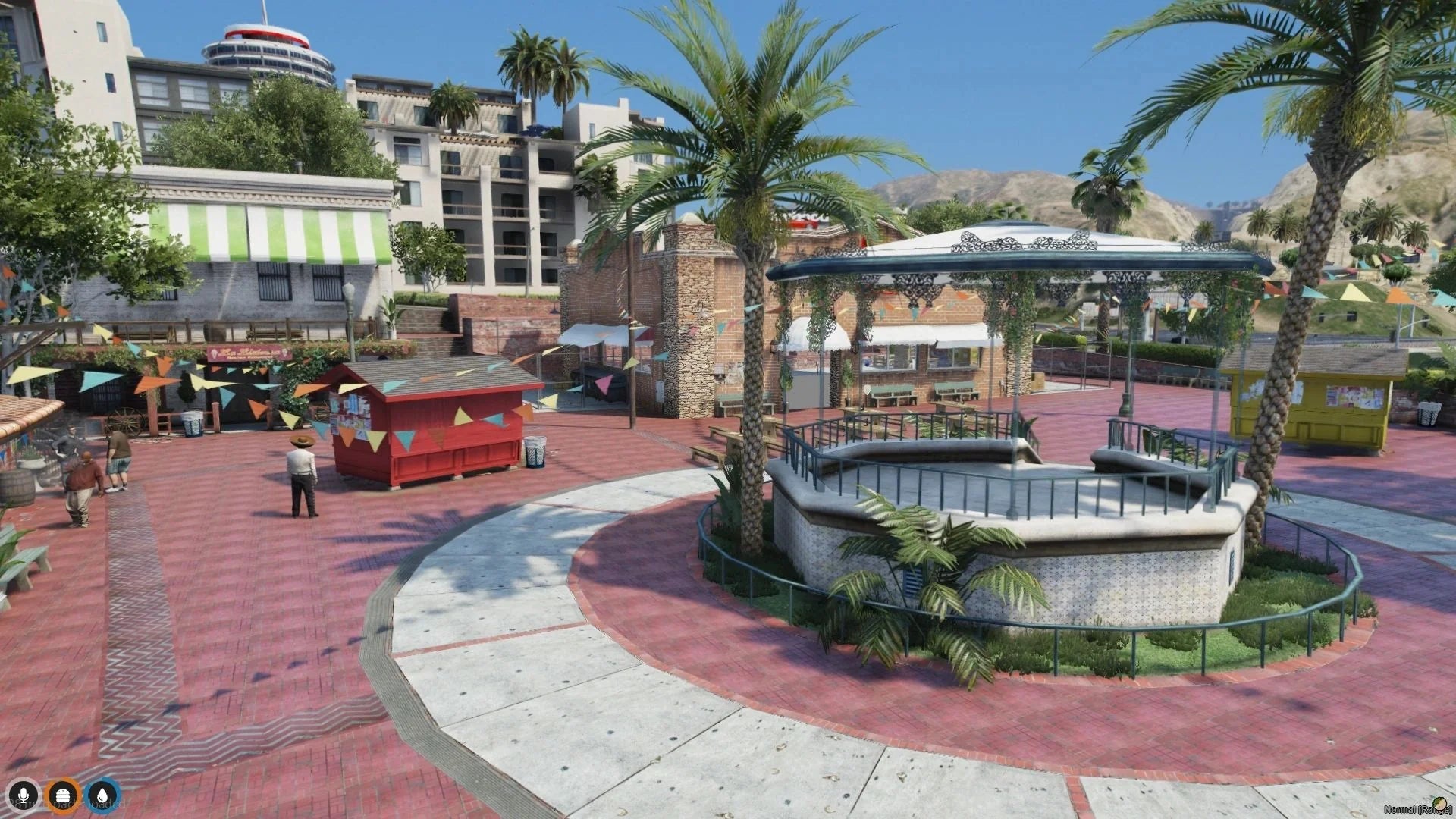The height and width of the screenshot is (819, 1456).
Task: Click the water droplet thirst icon
Action: click(x=102, y=795)
